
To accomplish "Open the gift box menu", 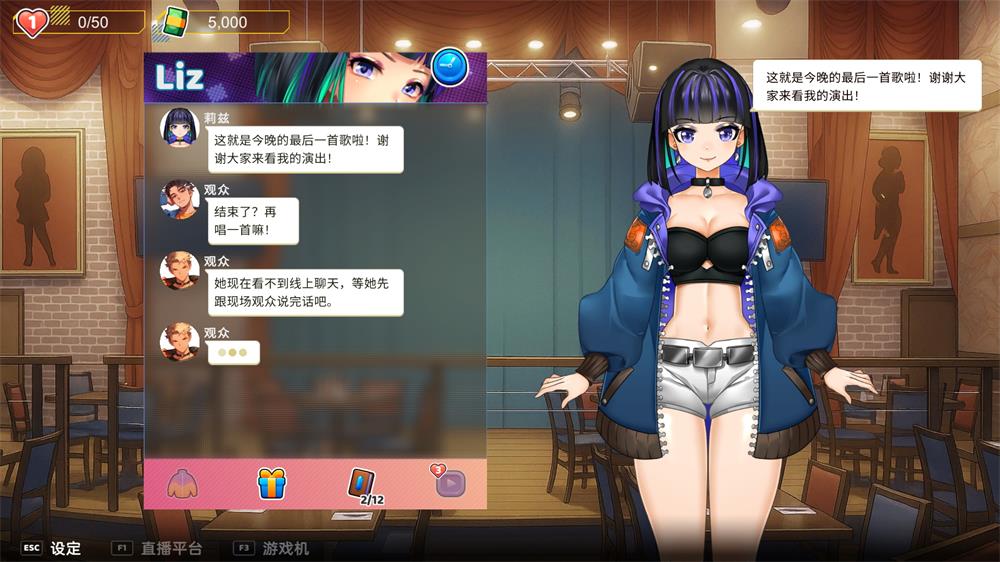I will pos(272,483).
